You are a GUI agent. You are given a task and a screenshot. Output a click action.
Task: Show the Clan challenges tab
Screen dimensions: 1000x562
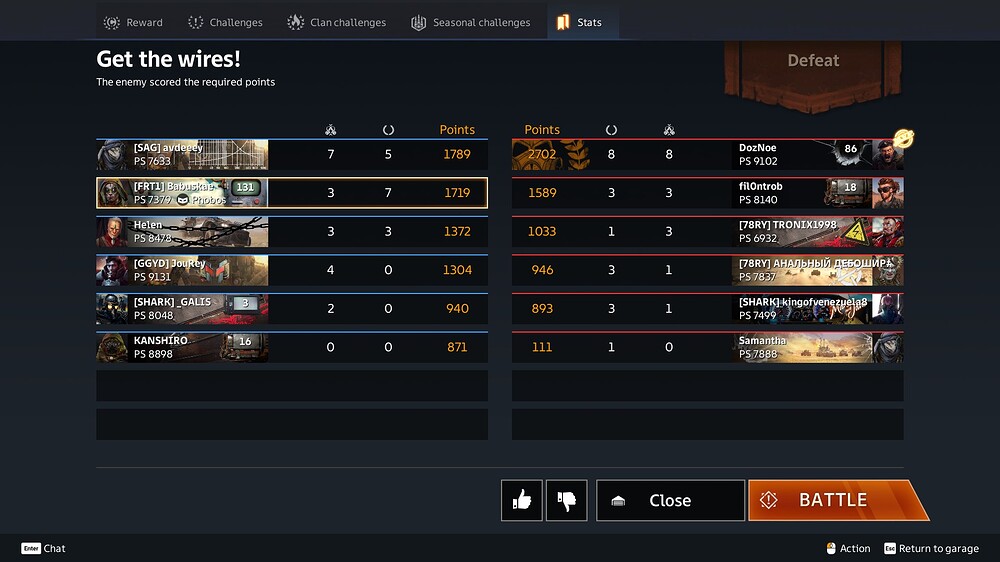point(336,22)
